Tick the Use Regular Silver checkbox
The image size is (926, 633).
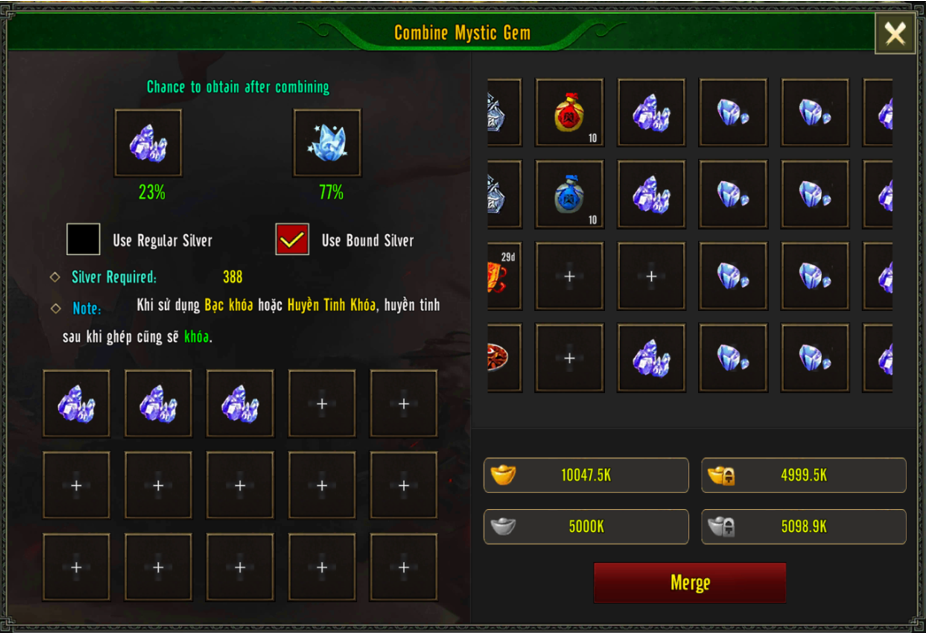tap(84, 240)
